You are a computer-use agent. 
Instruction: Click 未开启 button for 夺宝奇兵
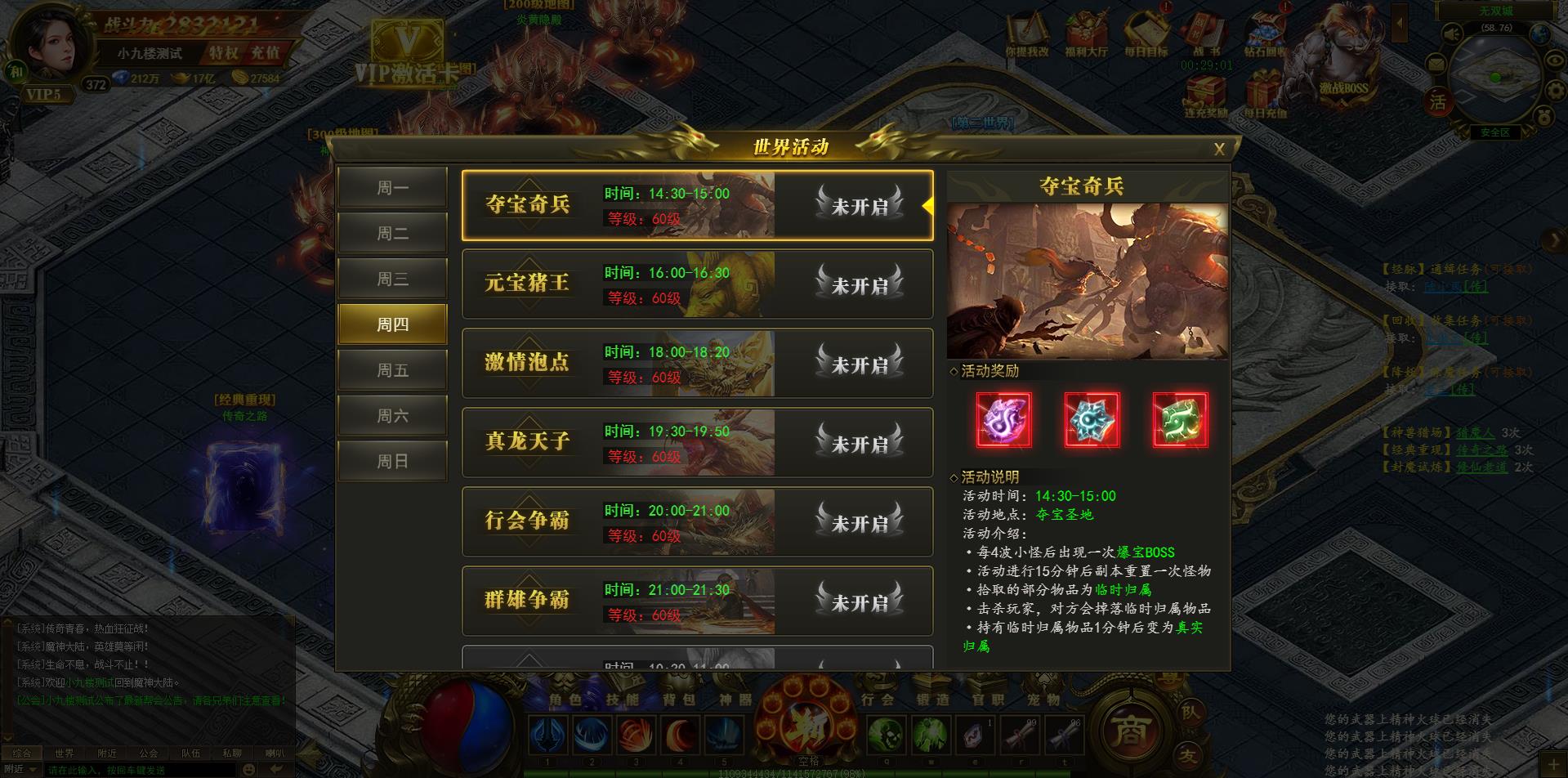pyautogui.click(x=857, y=207)
